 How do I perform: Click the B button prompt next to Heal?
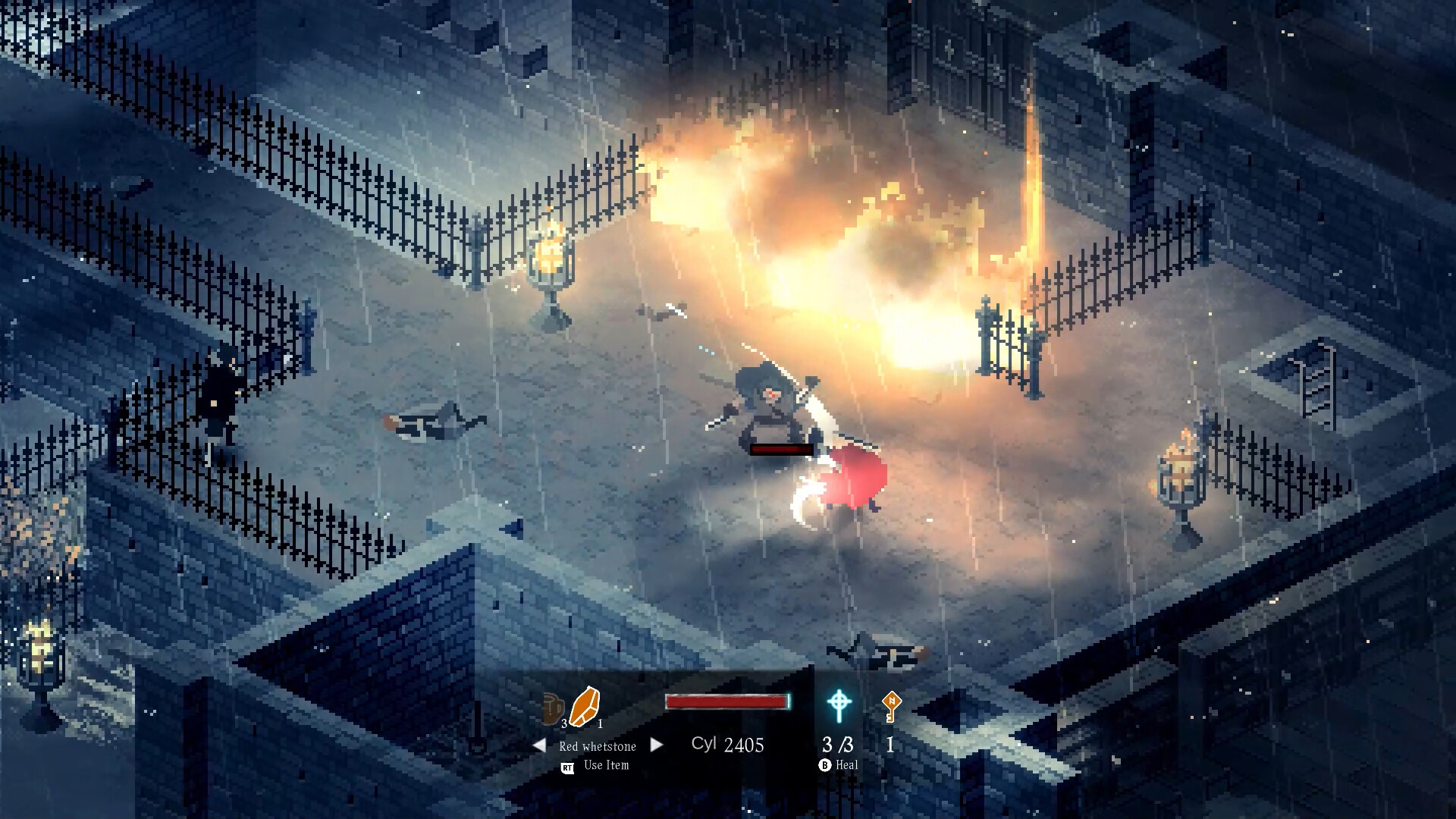click(825, 764)
